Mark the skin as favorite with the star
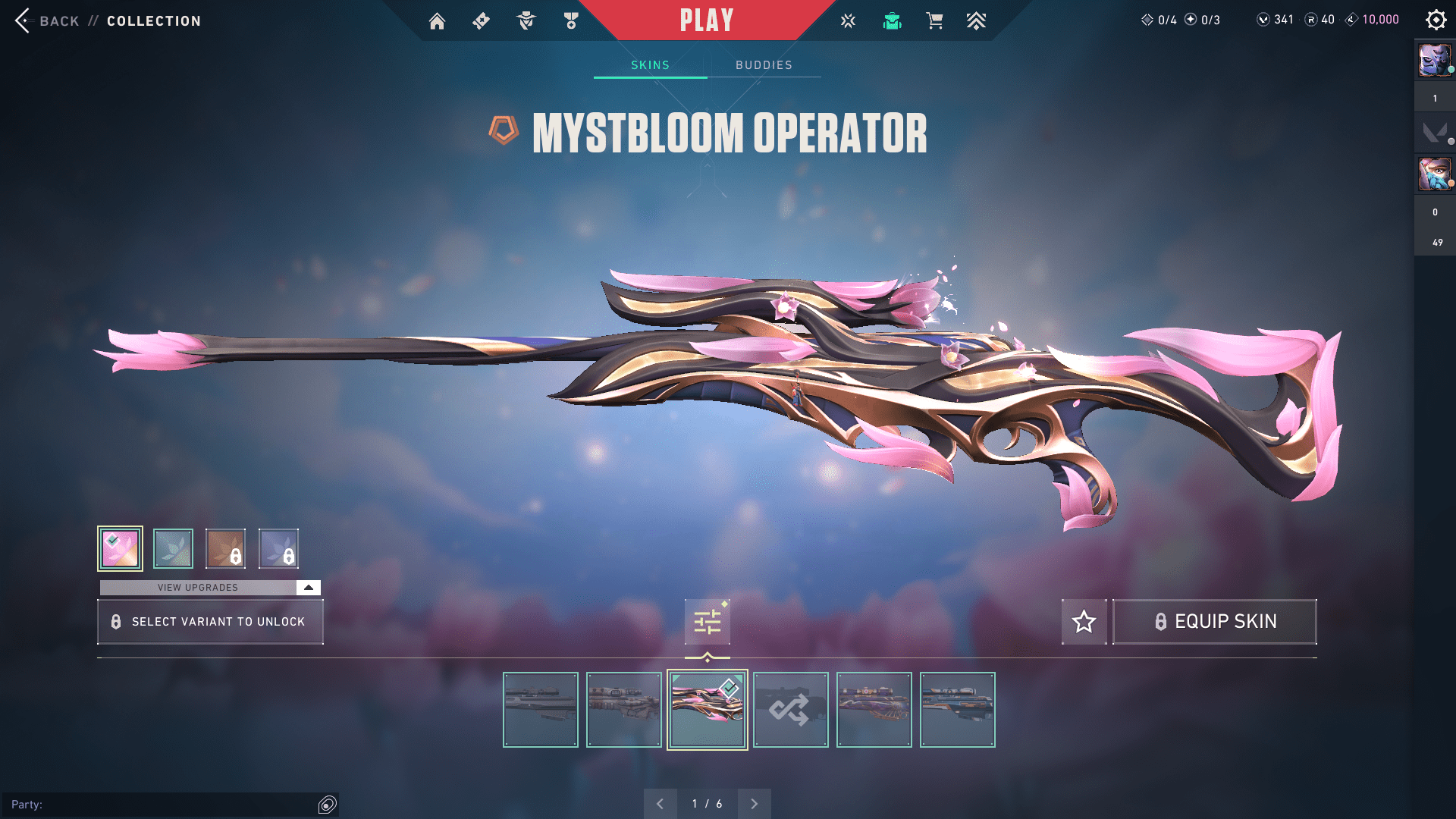The width and height of the screenshot is (1456, 819). pos(1084,622)
